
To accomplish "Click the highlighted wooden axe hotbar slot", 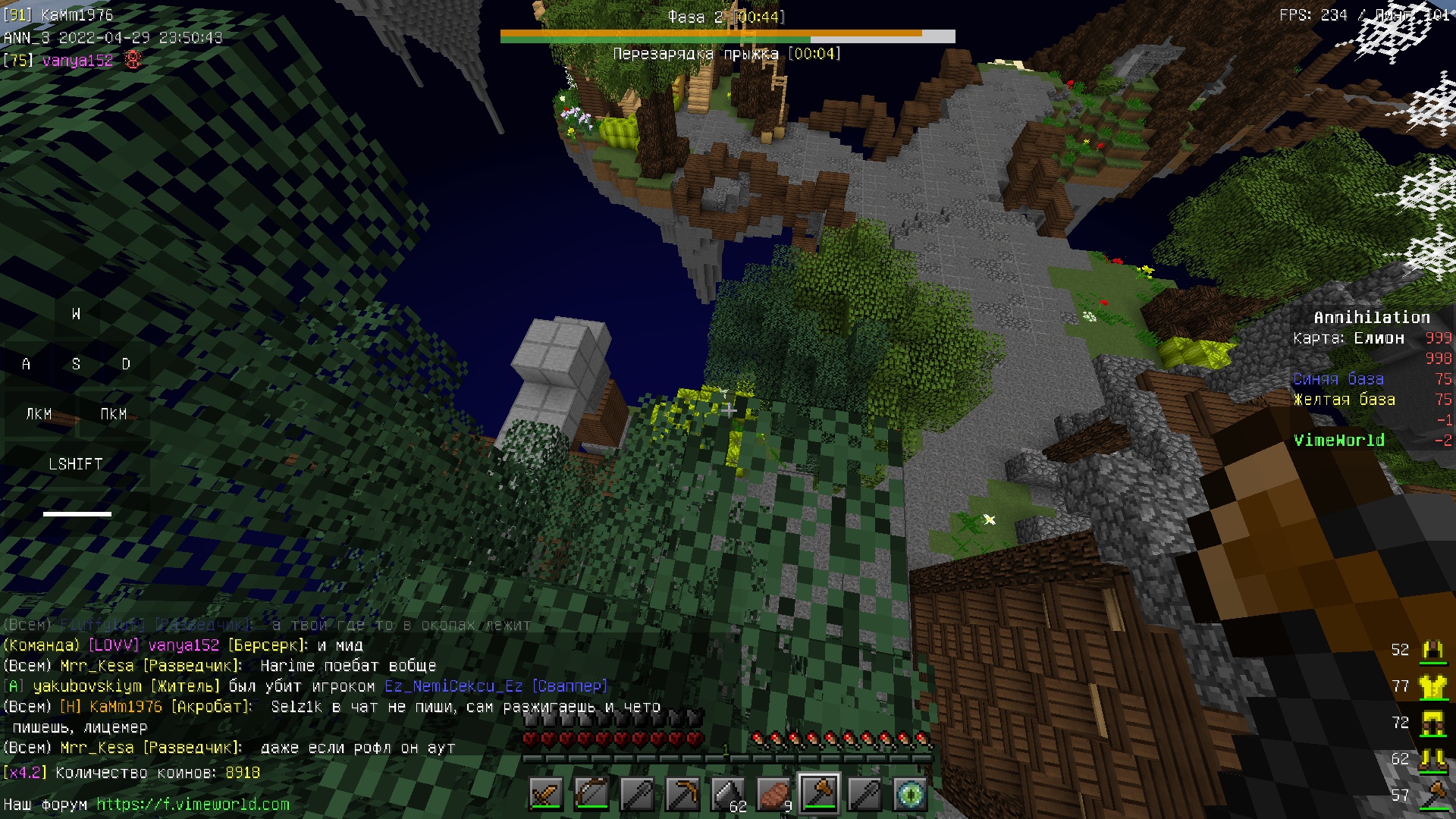I will 819,794.
